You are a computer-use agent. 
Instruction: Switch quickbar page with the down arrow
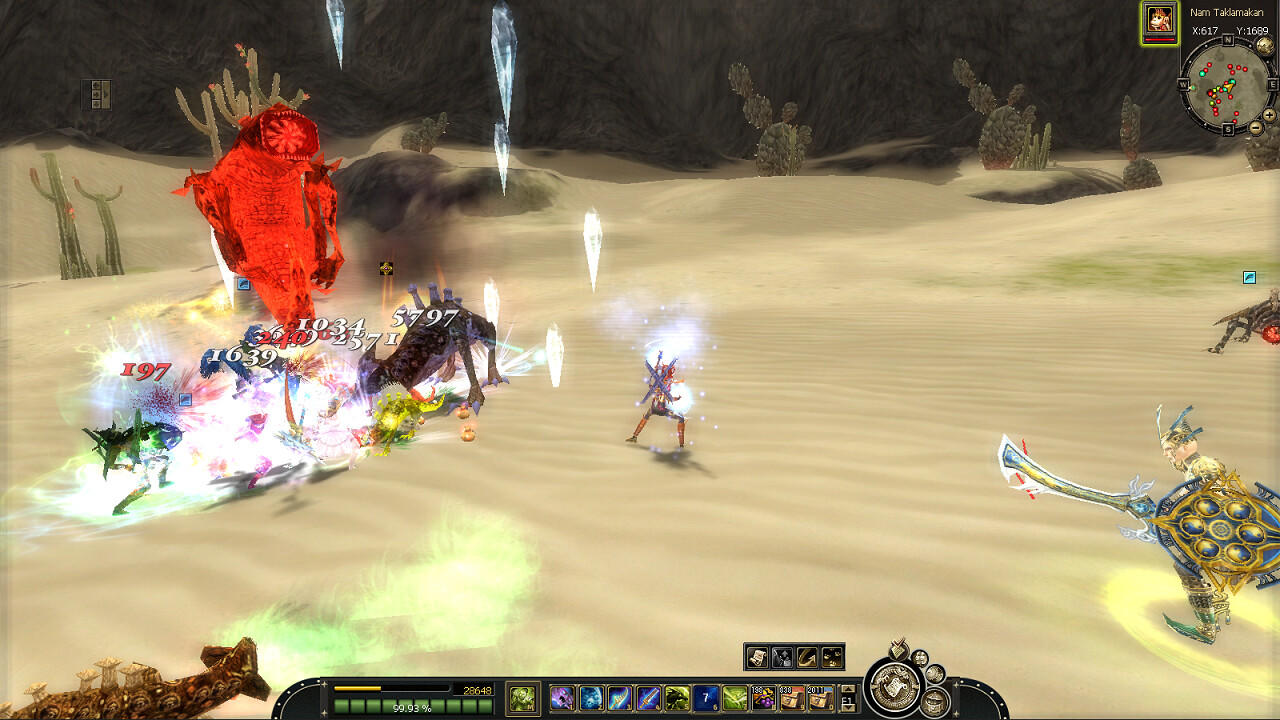848,709
